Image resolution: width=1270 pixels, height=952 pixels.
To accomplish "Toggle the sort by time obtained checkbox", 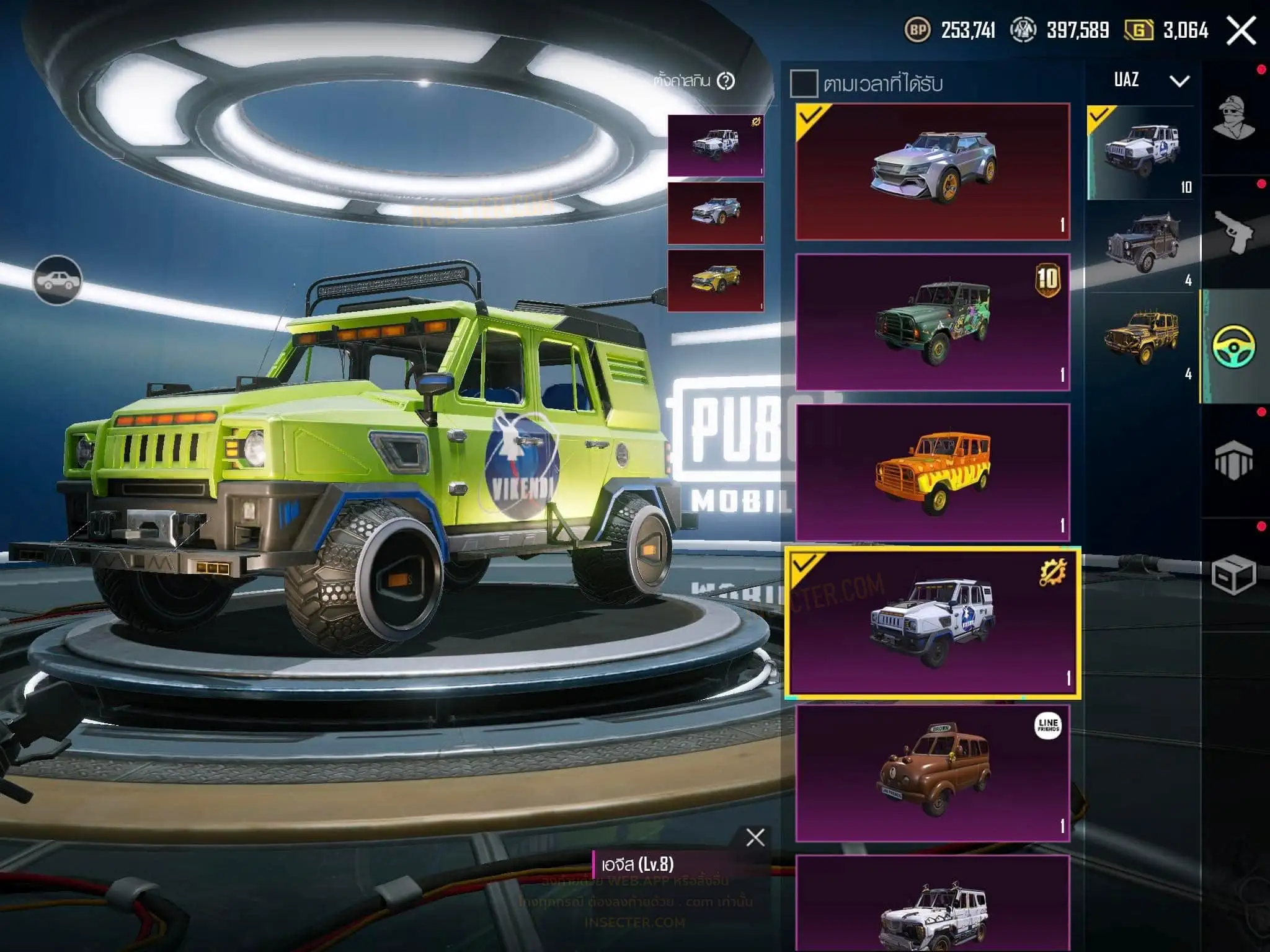I will click(804, 84).
